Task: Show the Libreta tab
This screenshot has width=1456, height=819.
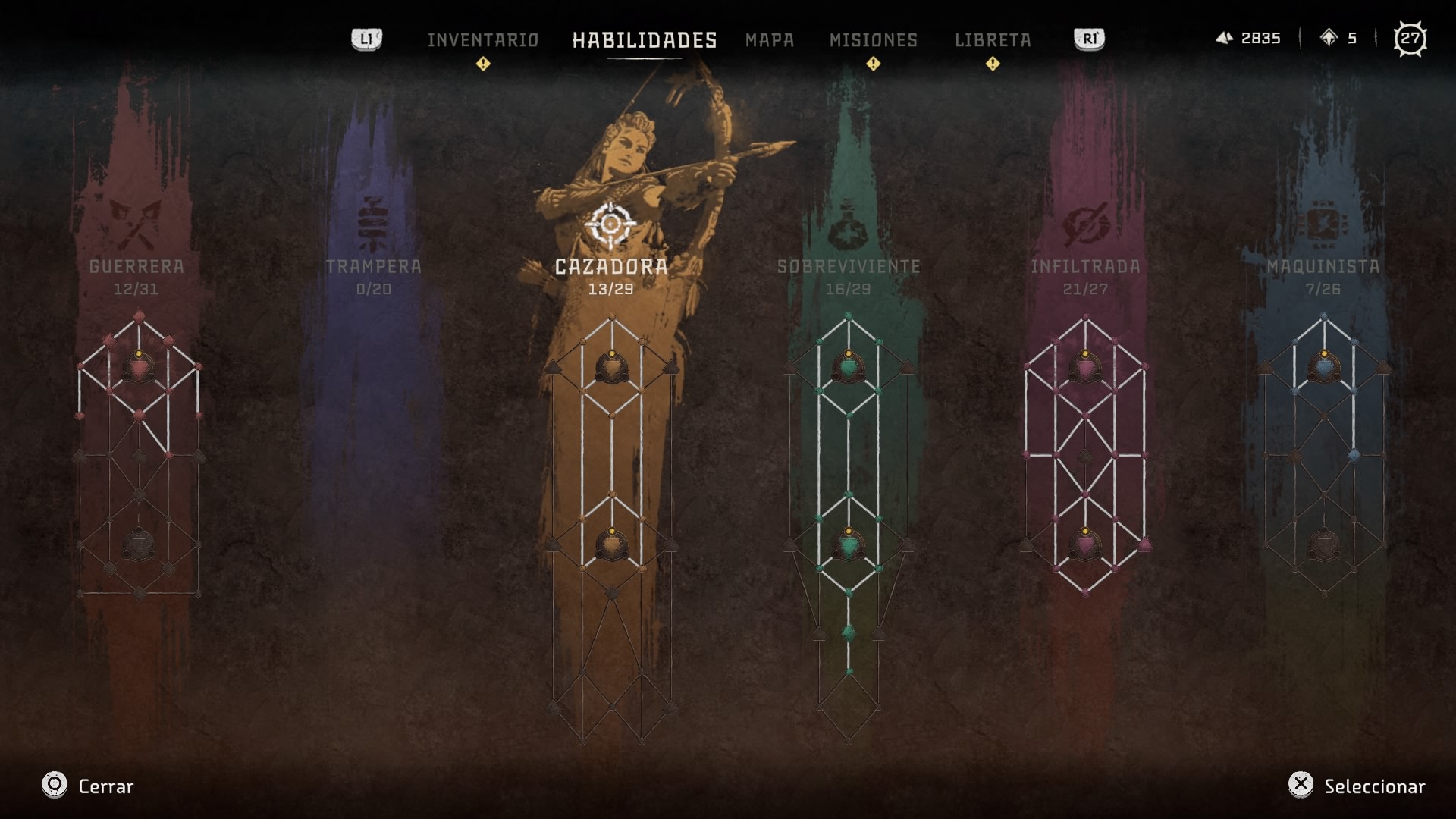Action: tap(992, 39)
